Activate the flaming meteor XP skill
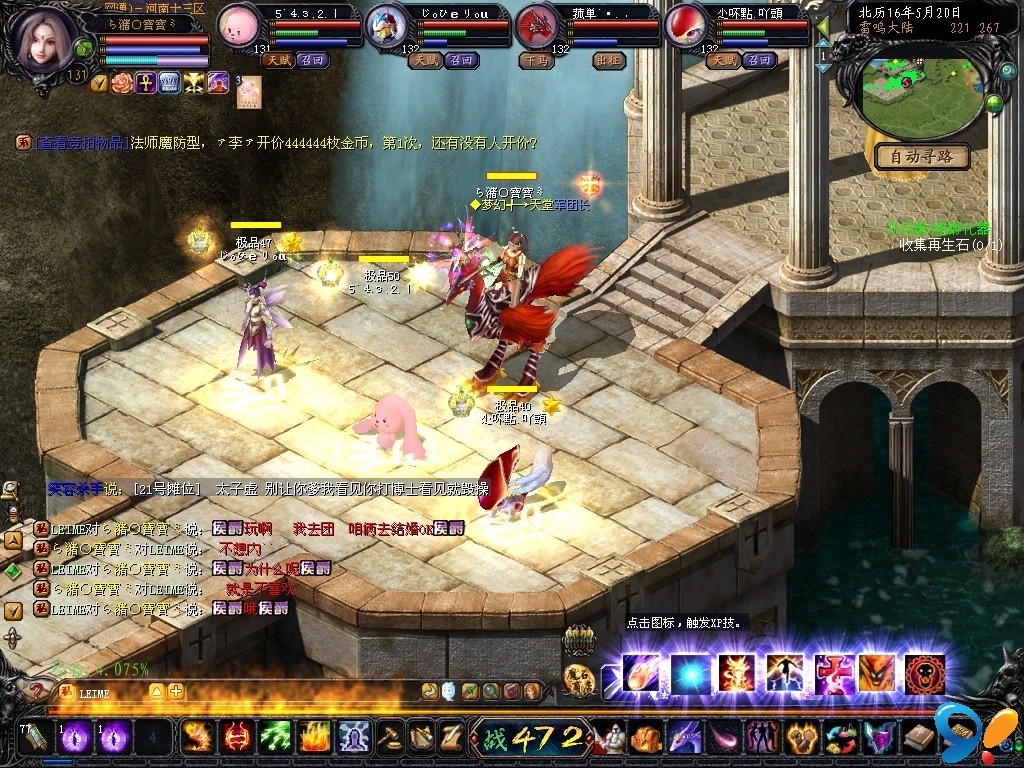This screenshot has width=1024, height=768. point(640,674)
